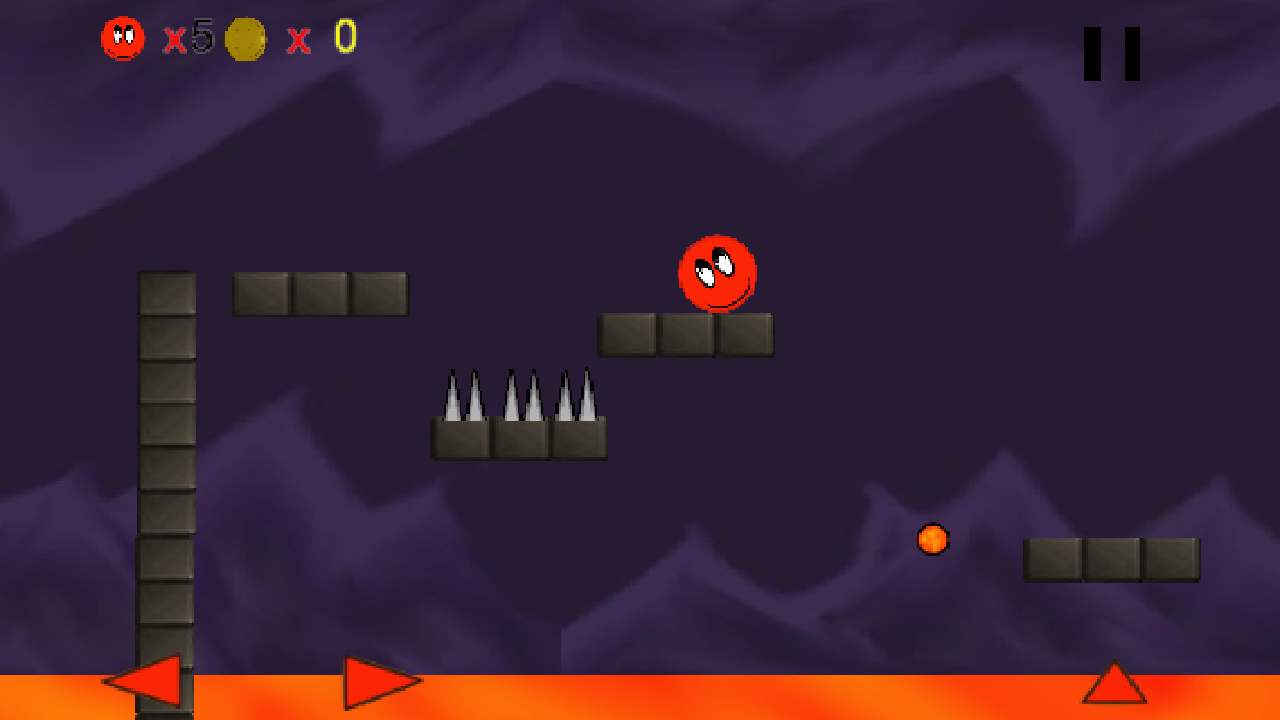Click the gold coin counter icon
The width and height of the screenshot is (1280, 720).
point(245,39)
